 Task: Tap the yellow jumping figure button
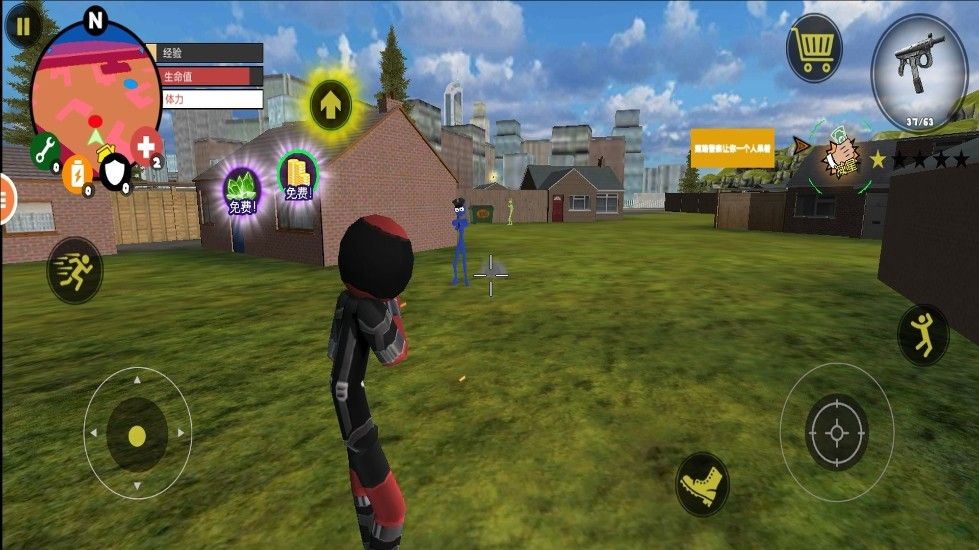[923, 334]
